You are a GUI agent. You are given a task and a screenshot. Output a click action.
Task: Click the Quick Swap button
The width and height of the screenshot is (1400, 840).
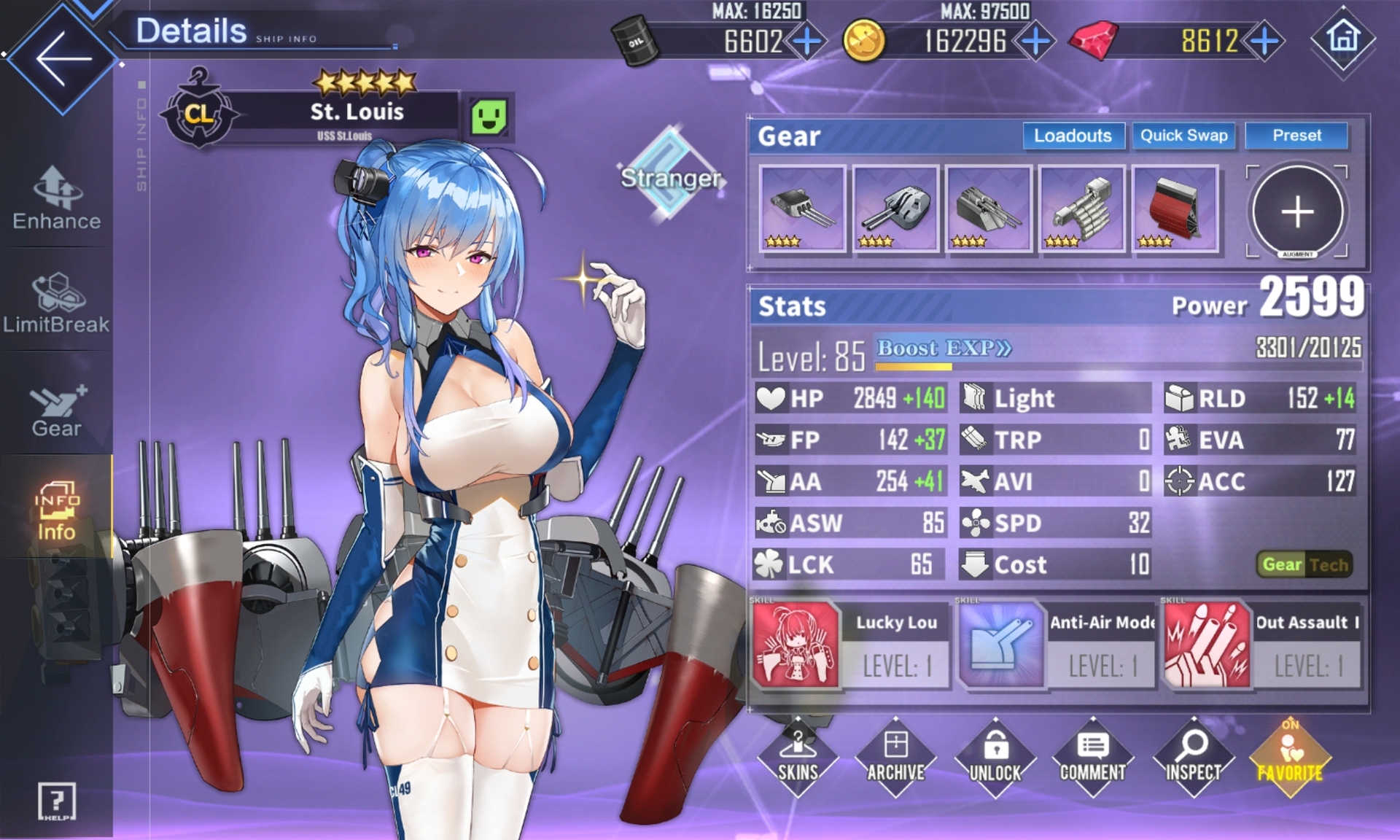tap(1183, 136)
